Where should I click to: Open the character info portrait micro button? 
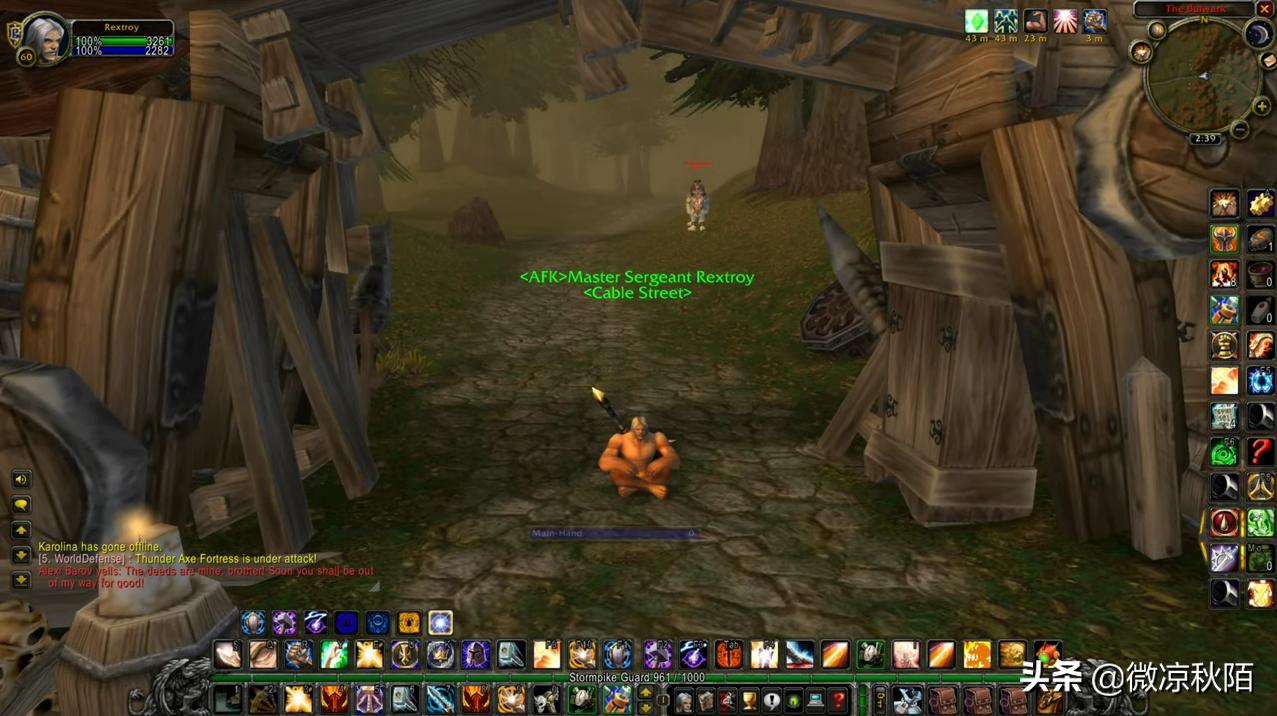coord(684,700)
